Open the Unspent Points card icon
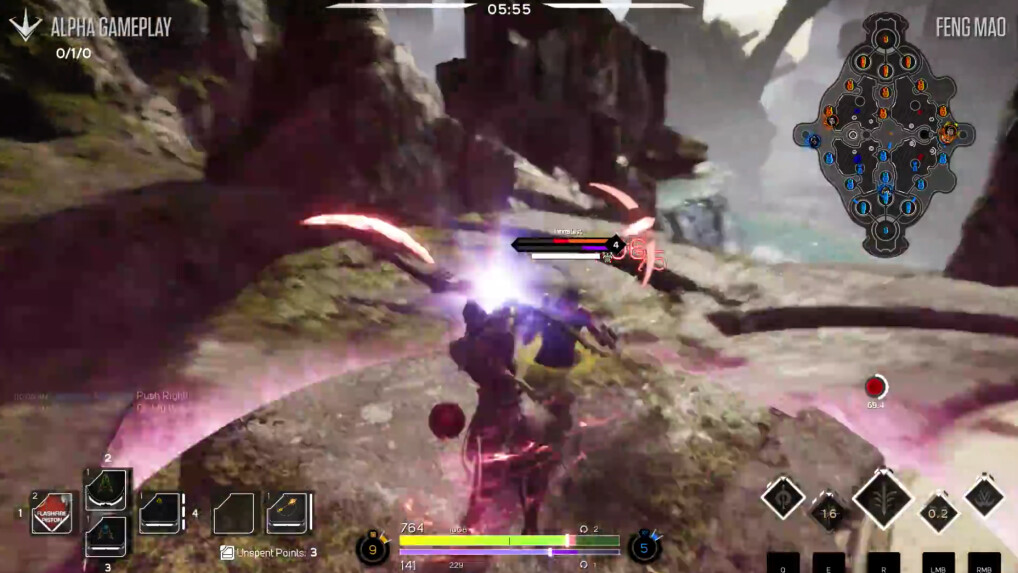Viewport: 1018px width, 573px height. tap(227, 552)
